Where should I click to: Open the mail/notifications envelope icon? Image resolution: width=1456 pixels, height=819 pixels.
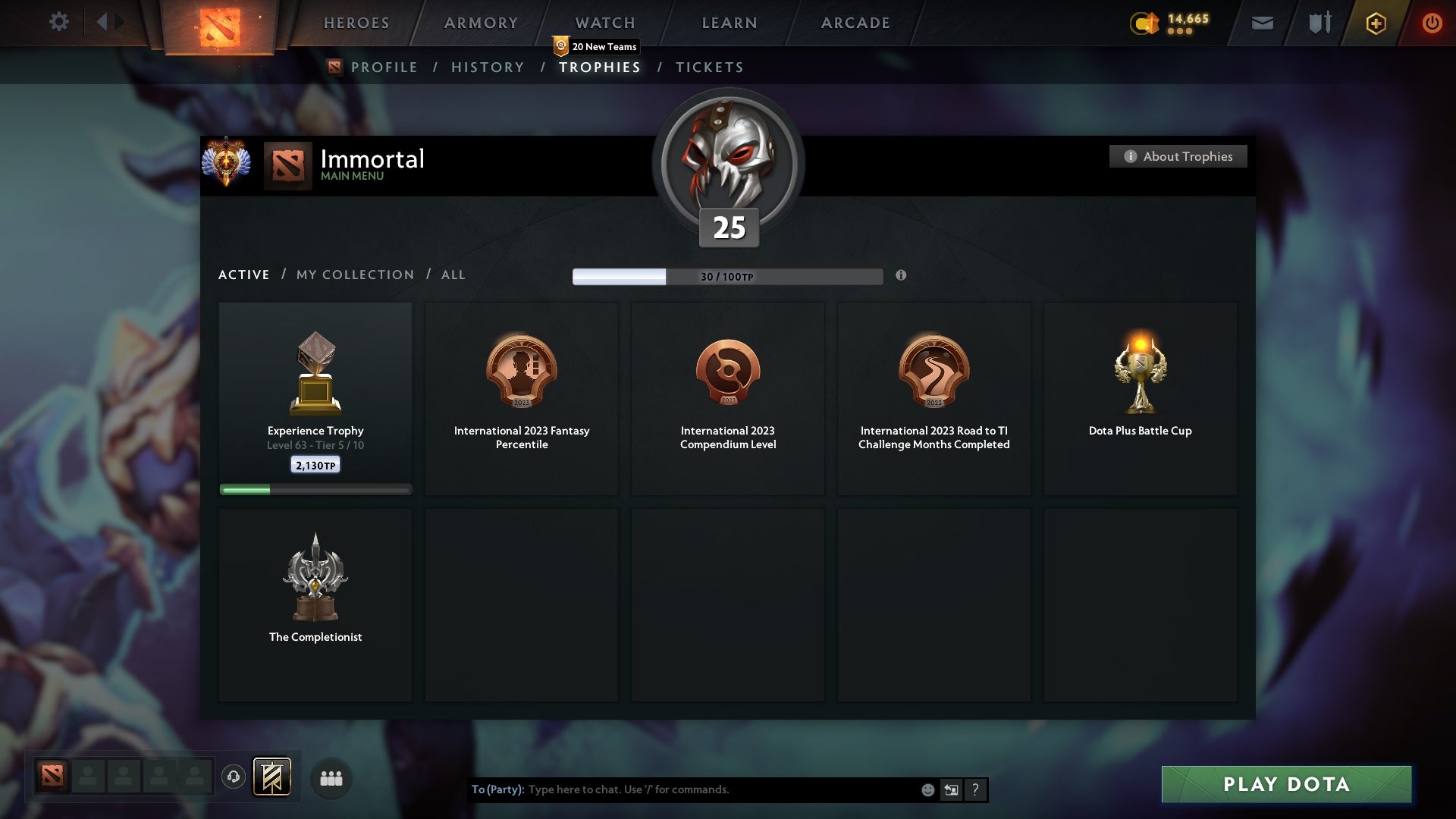[x=1261, y=23]
